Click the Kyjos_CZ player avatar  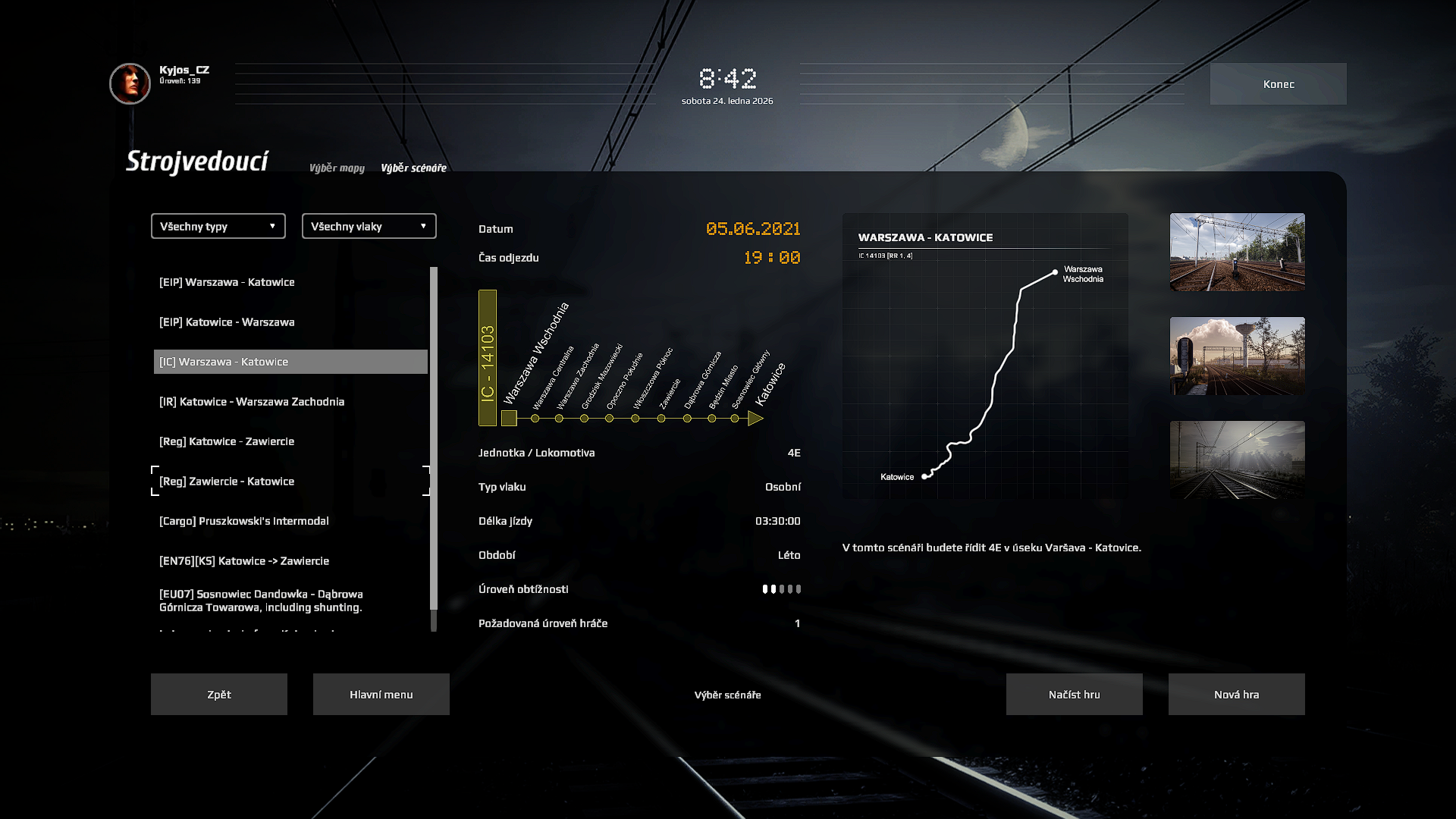[130, 83]
